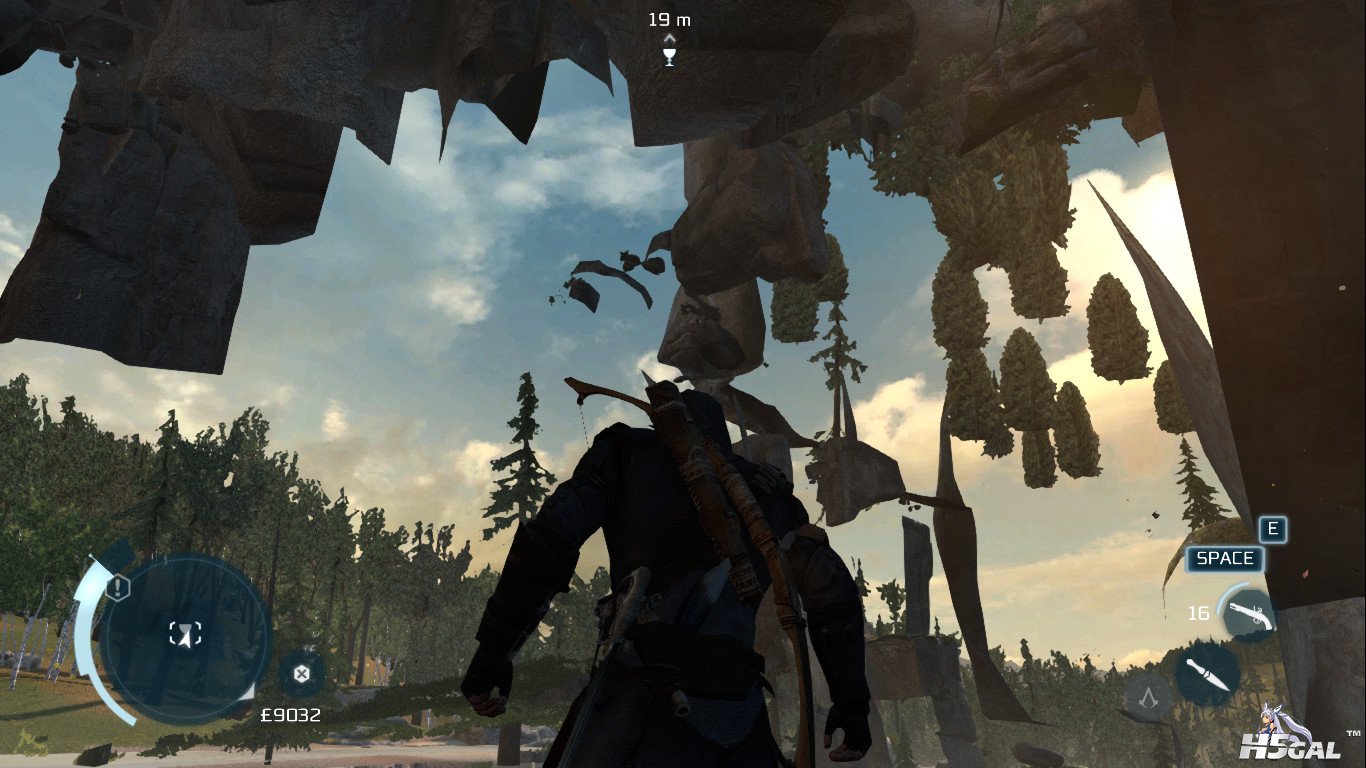Click the exclamation hexagon on minimap edge
The image size is (1366, 768).
(117, 587)
